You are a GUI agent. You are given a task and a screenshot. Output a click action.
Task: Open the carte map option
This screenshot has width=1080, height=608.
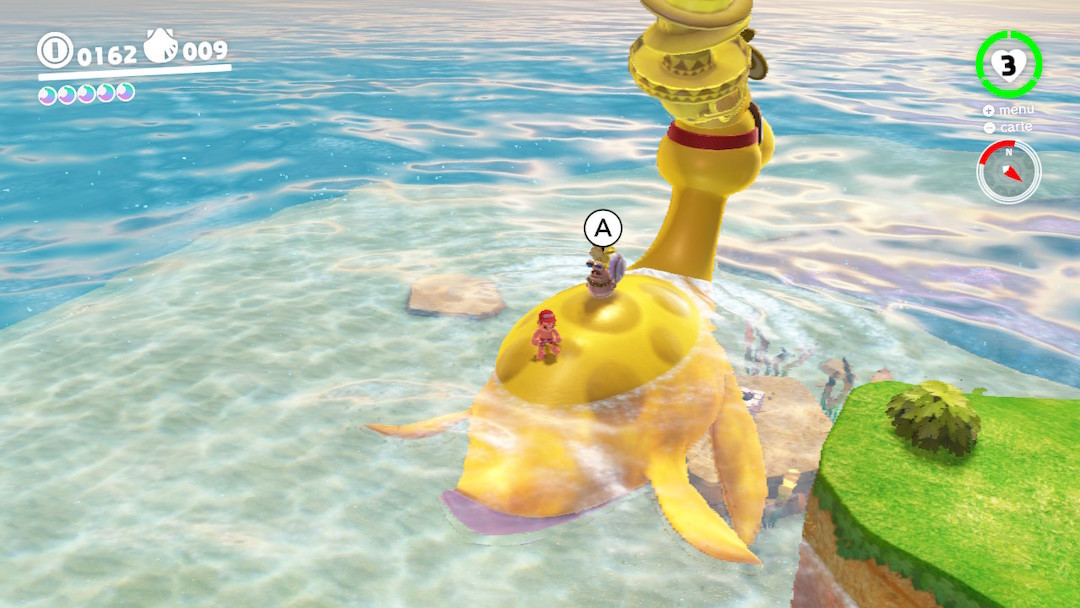1008,127
